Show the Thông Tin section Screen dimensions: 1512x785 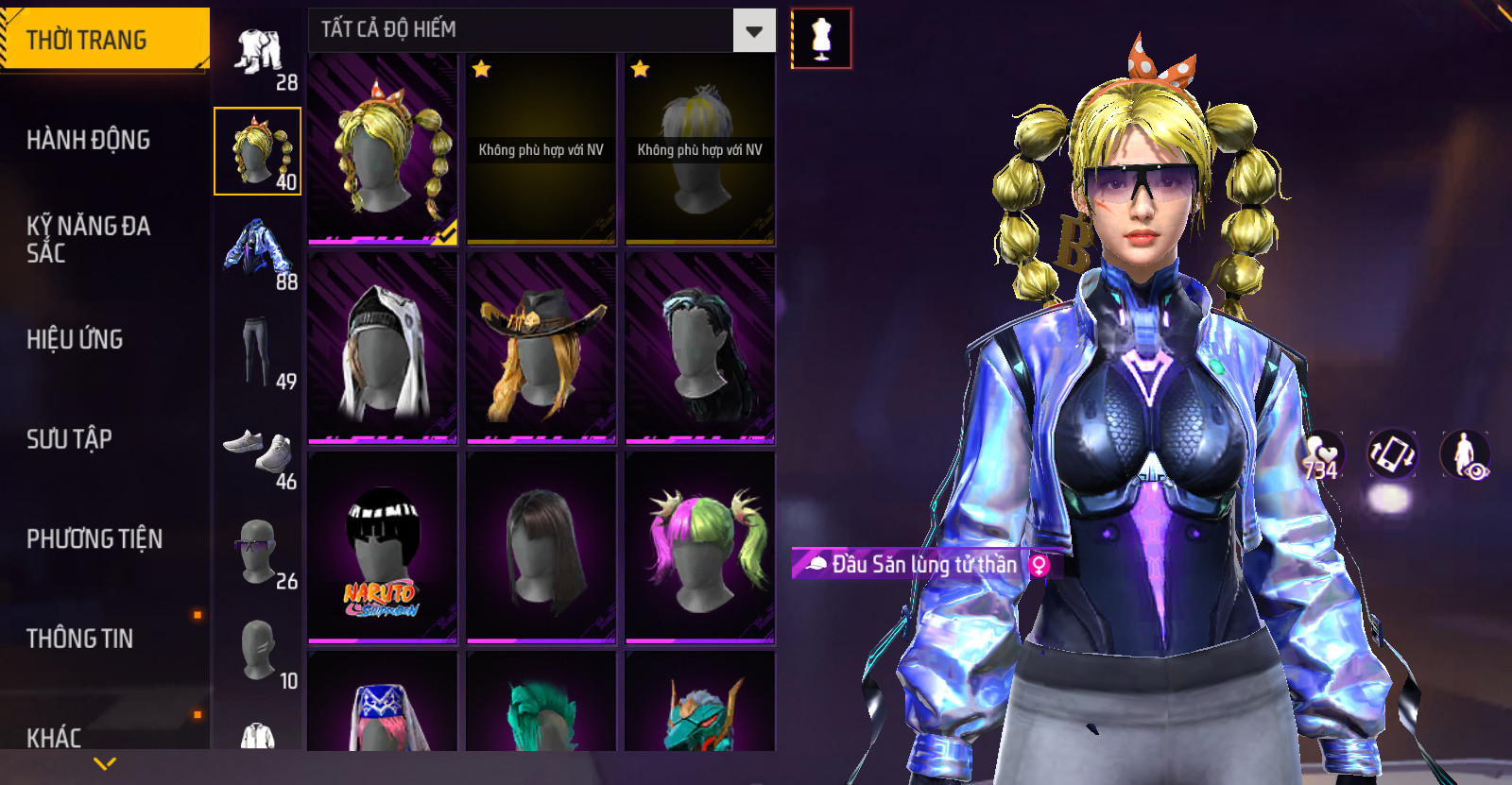(x=79, y=639)
